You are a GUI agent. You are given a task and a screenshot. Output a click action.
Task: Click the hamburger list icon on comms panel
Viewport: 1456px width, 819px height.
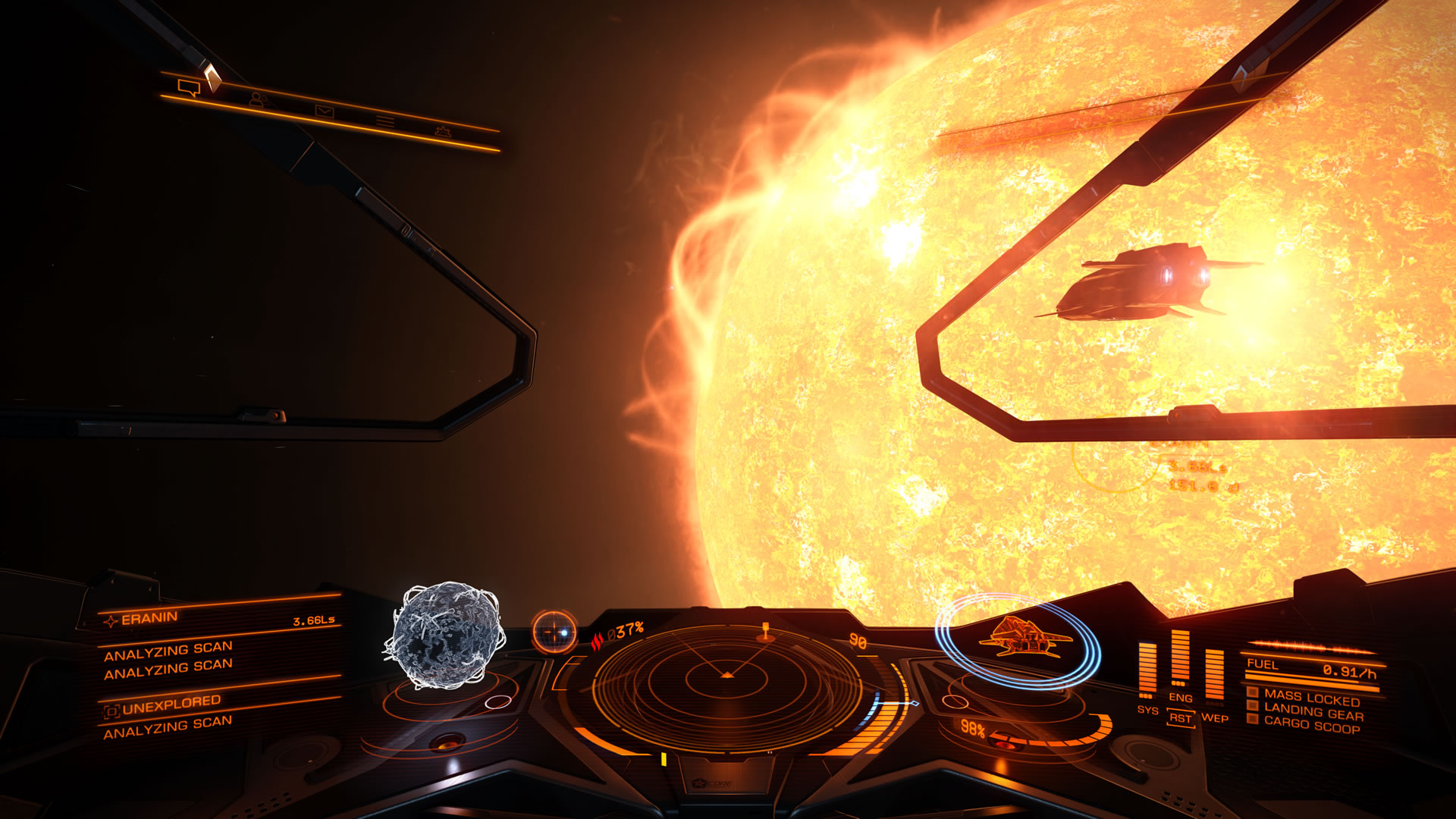pyautogui.click(x=385, y=121)
